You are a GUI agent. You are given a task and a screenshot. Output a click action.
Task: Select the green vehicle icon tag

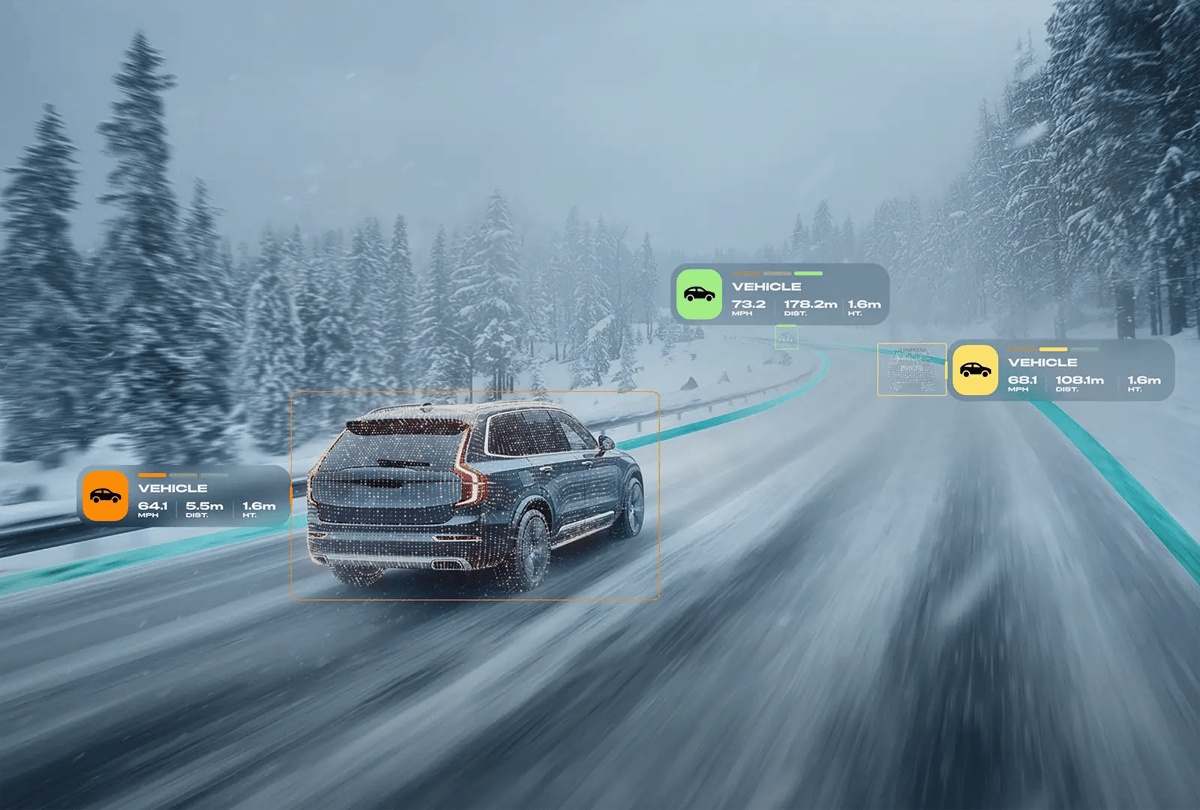[699, 294]
